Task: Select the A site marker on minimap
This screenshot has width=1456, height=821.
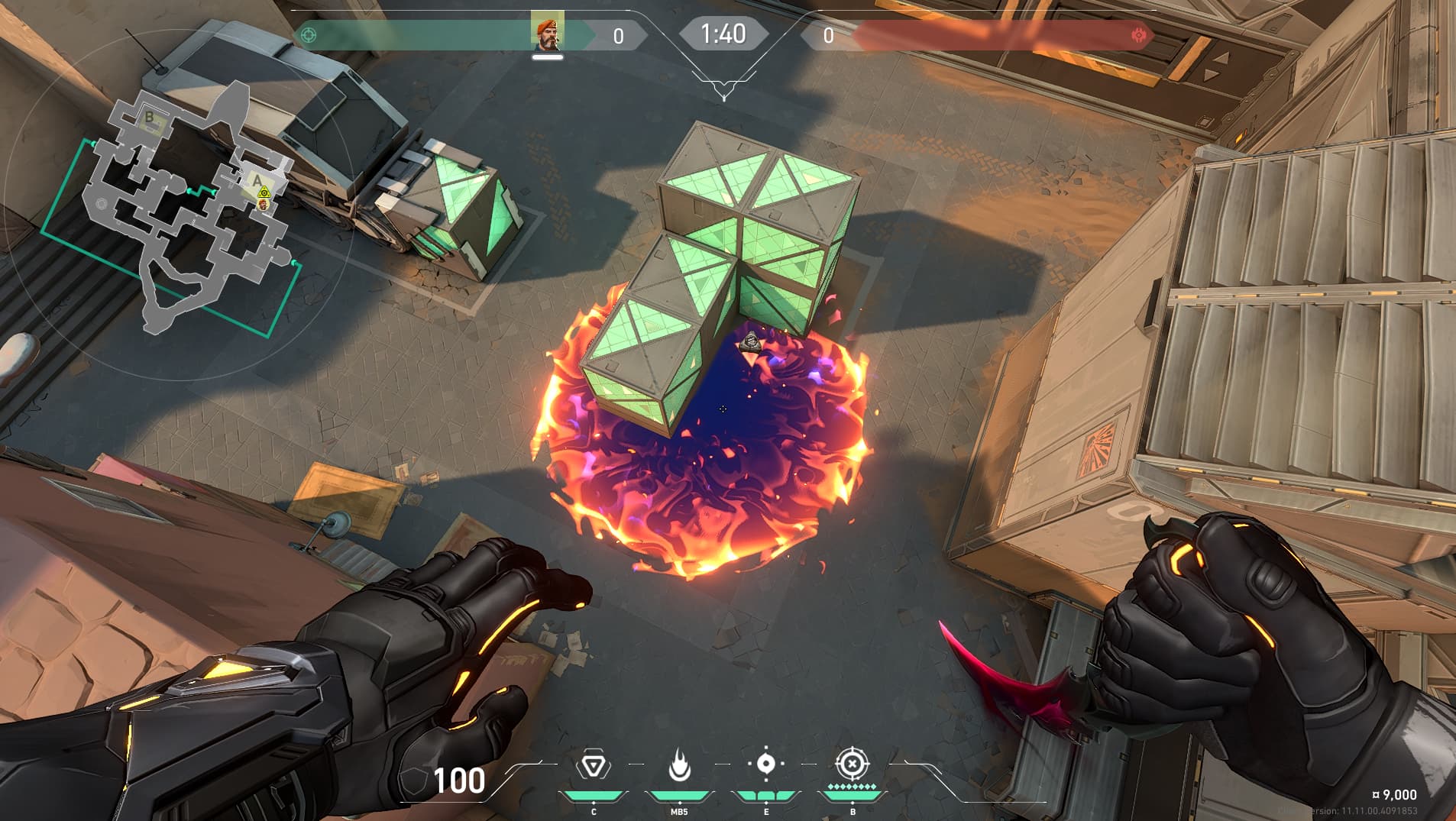Action: [258, 181]
